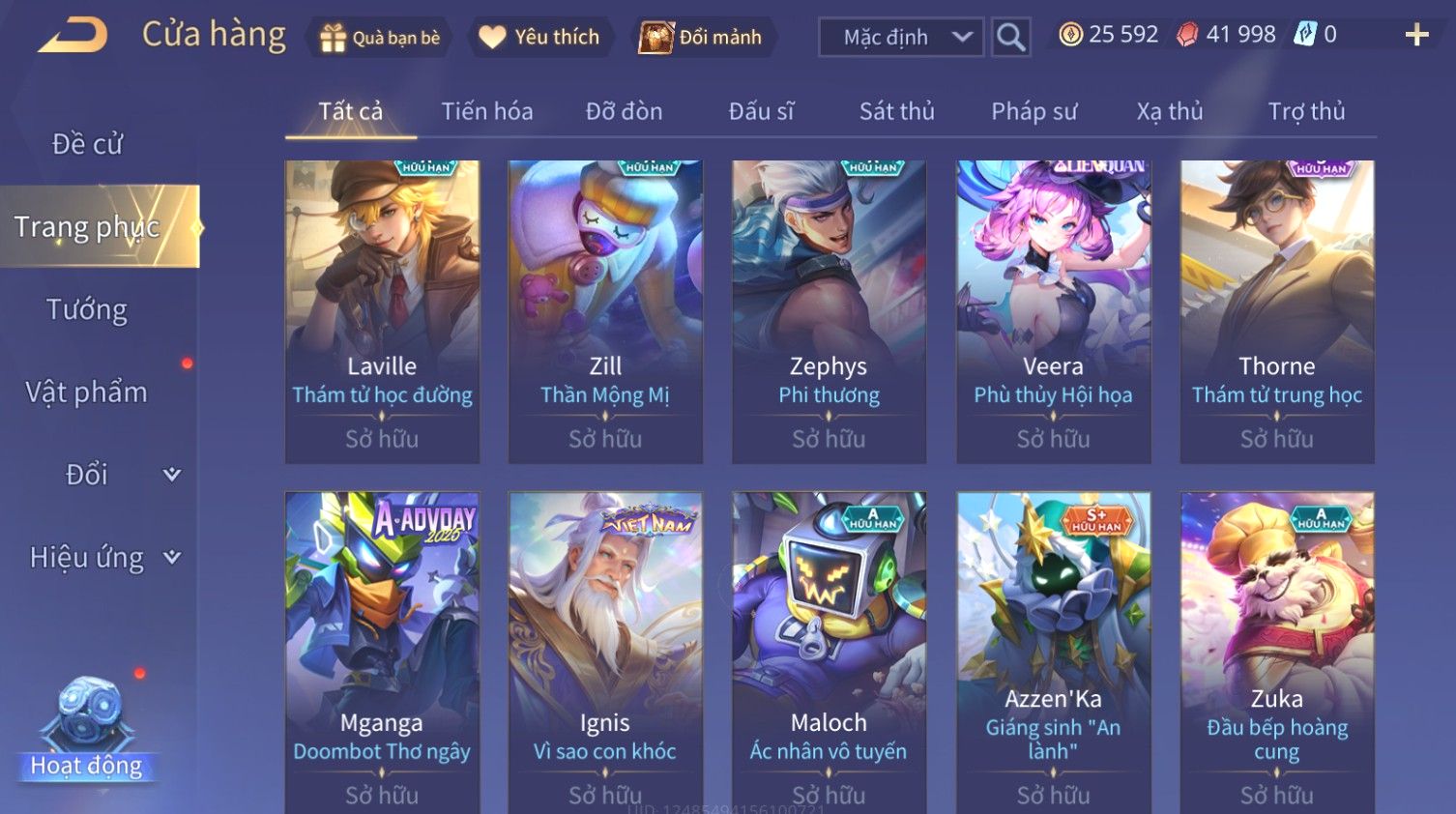Choose the Trợ thủ tab

(x=1306, y=111)
